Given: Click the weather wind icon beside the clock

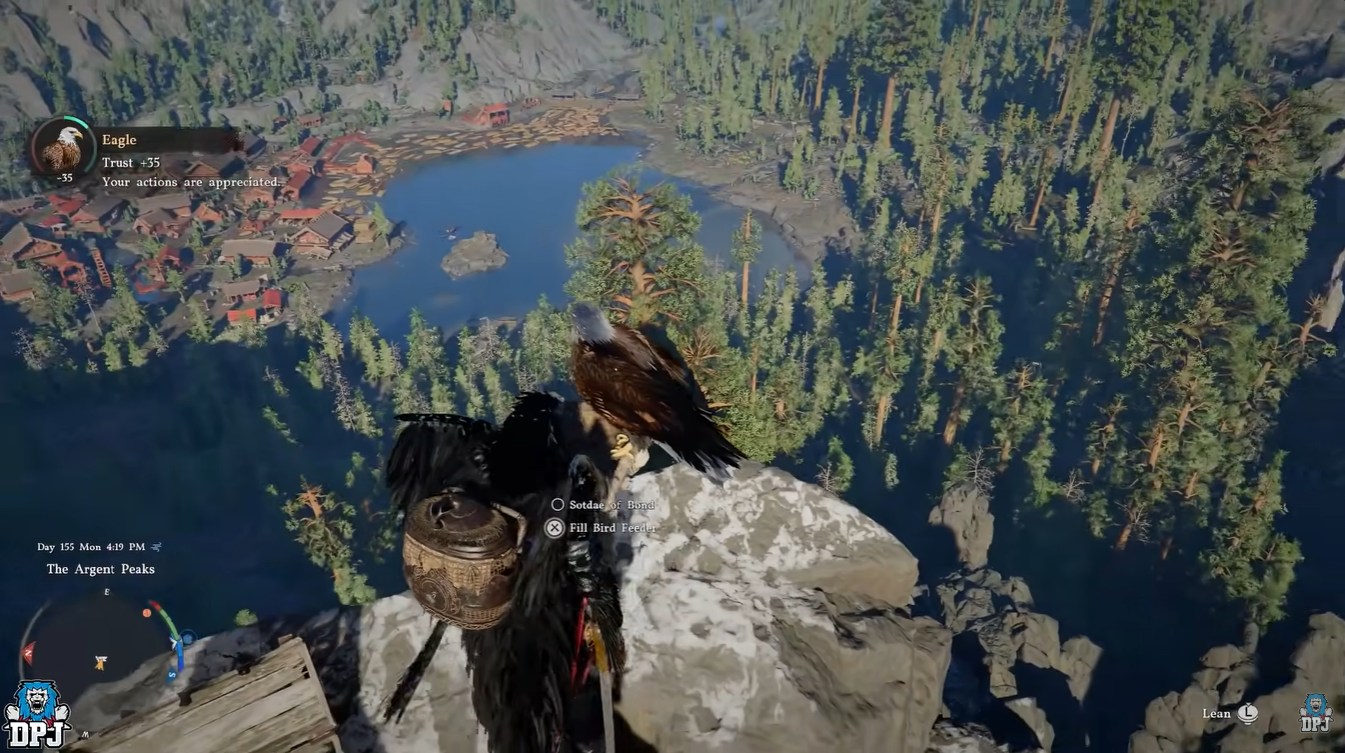Looking at the screenshot, I should pyautogui.click(x=157, y=547).
